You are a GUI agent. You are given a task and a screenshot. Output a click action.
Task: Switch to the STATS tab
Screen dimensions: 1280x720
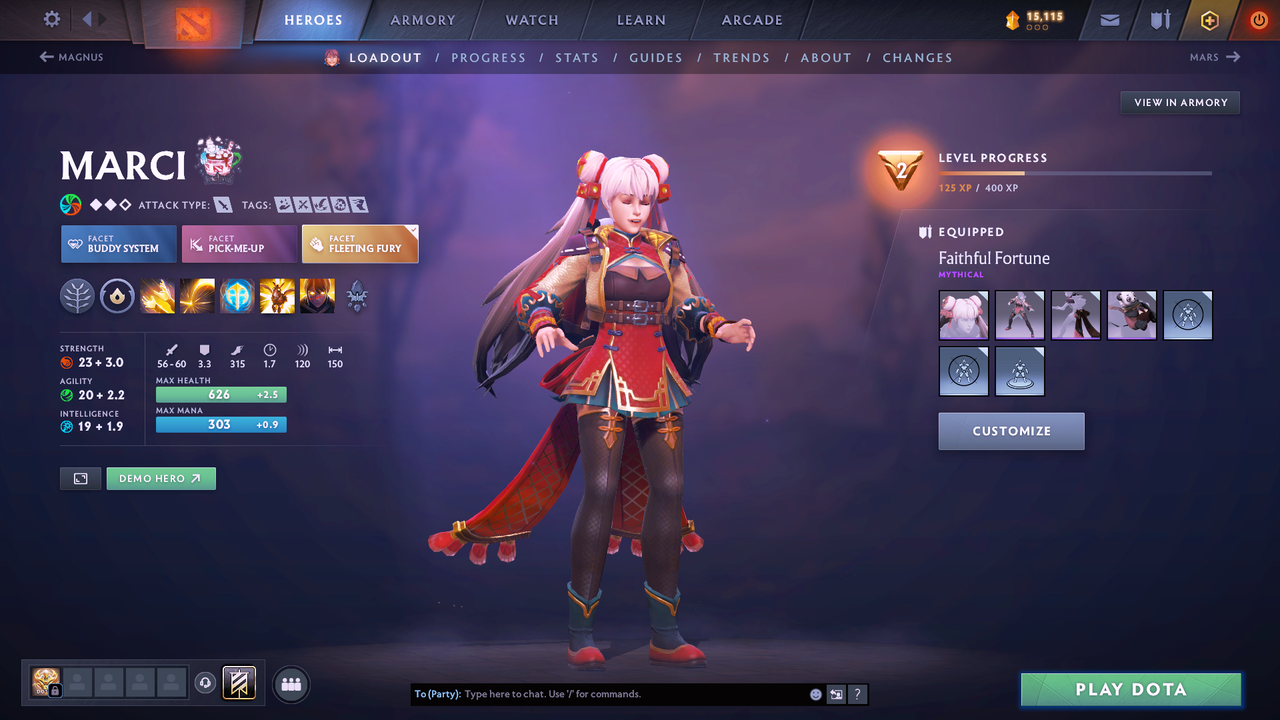point(577,57)
